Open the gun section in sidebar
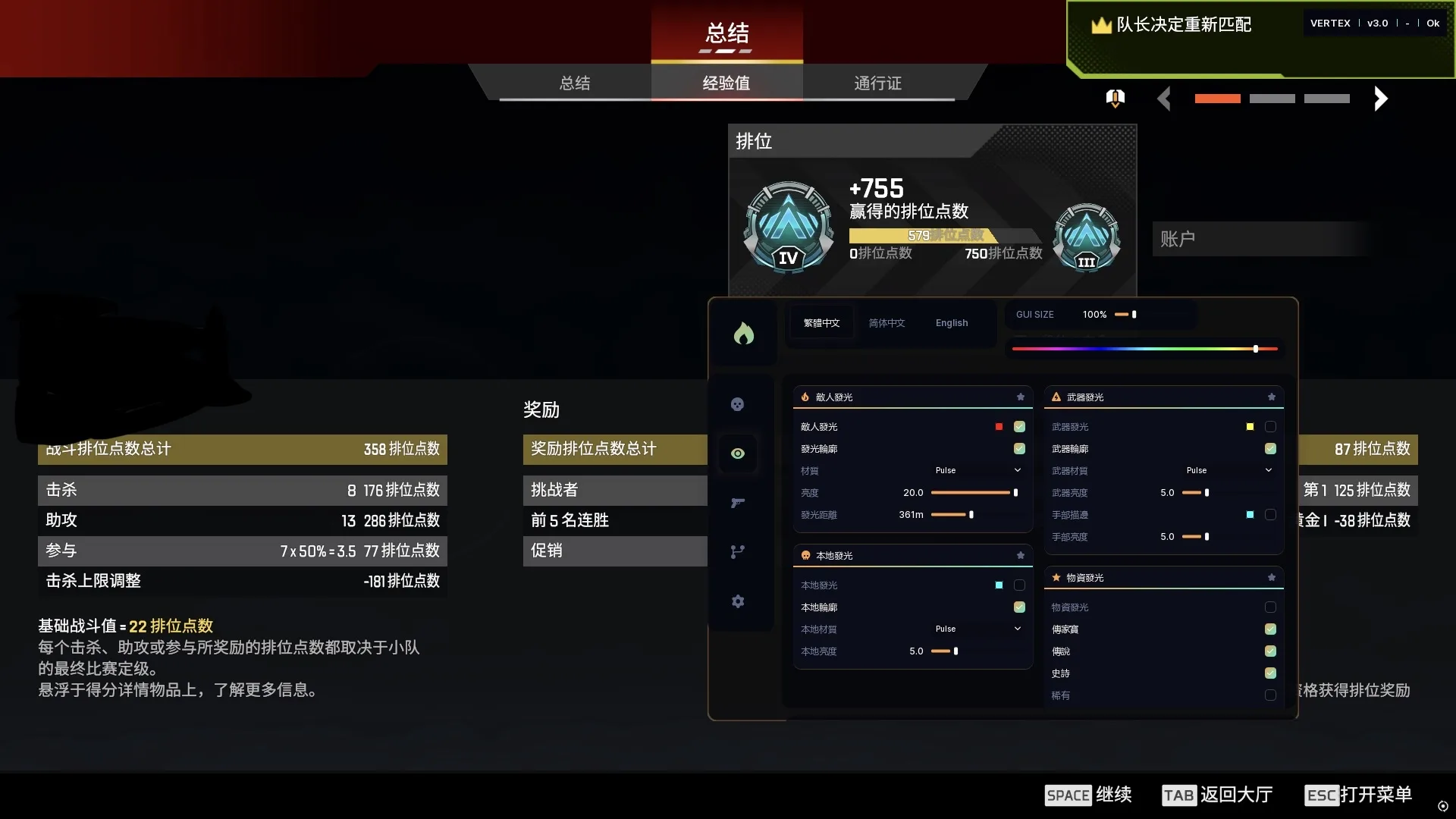Image resolution: width=1456 pixels, height=819 pixels. tap(737, 503)
